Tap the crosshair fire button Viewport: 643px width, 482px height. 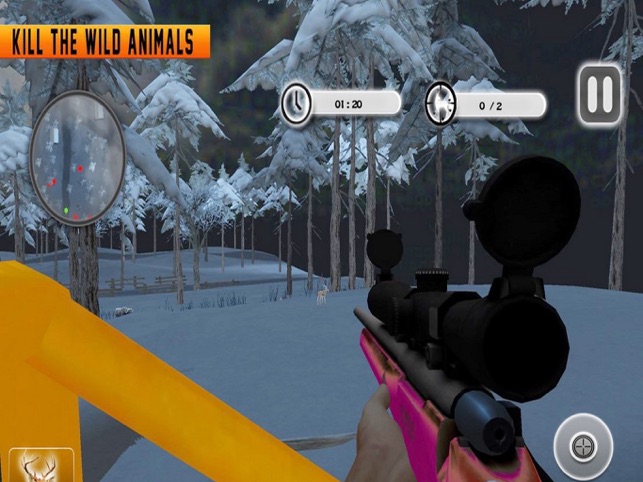582,444
